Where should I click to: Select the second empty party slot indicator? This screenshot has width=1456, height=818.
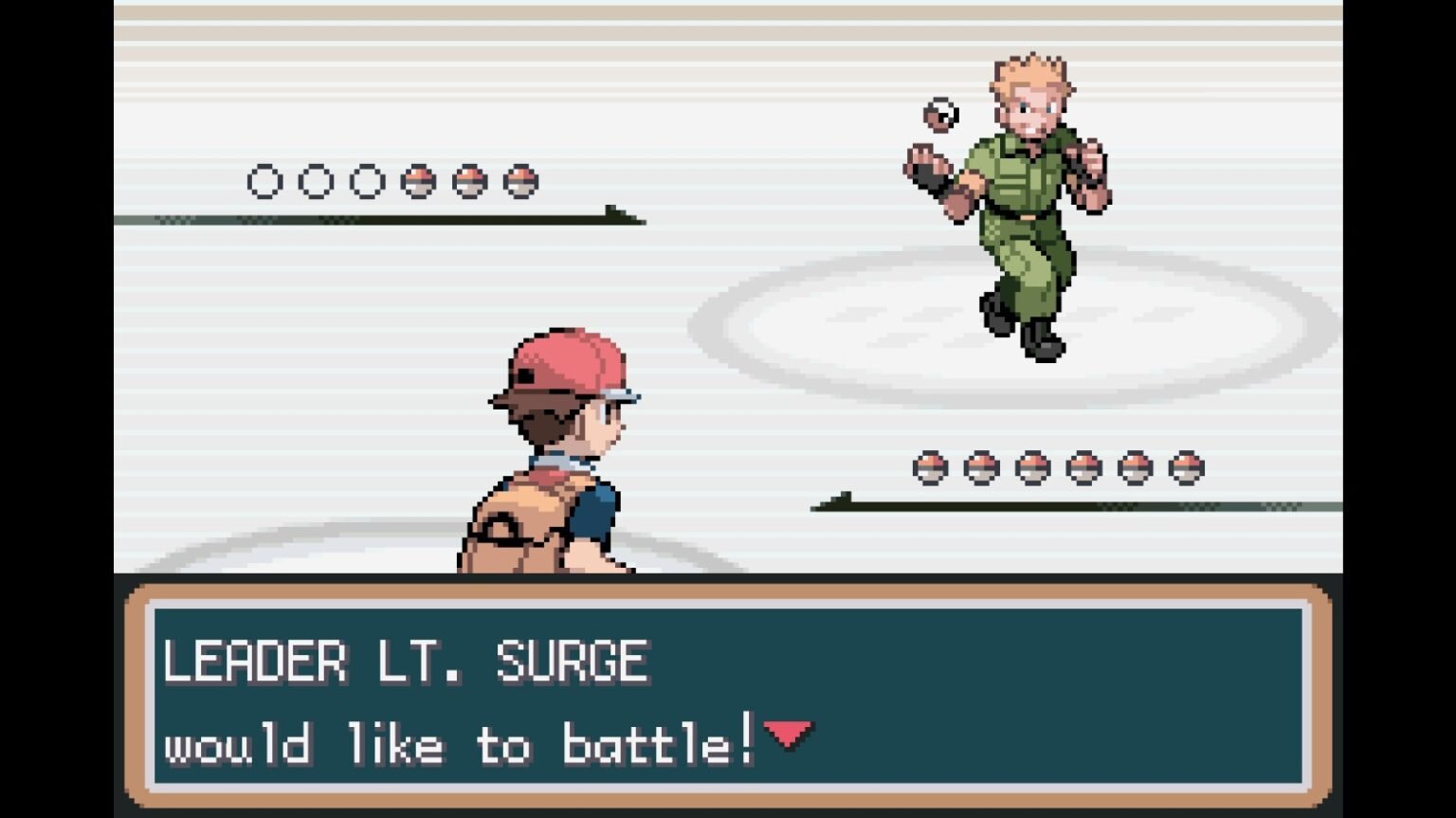(317, 180)
